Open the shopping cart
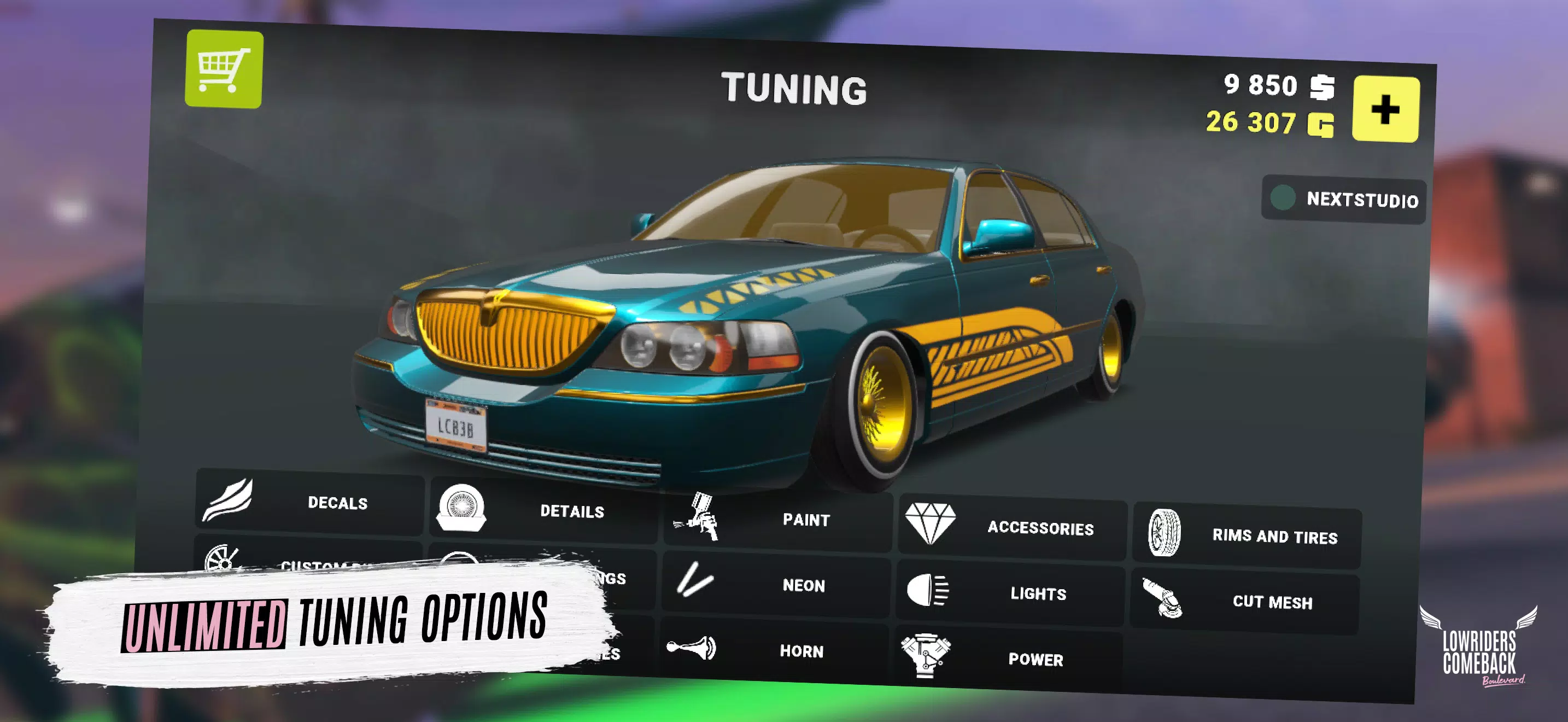The width and height of the screenshot is (1568, 722). 225,67
